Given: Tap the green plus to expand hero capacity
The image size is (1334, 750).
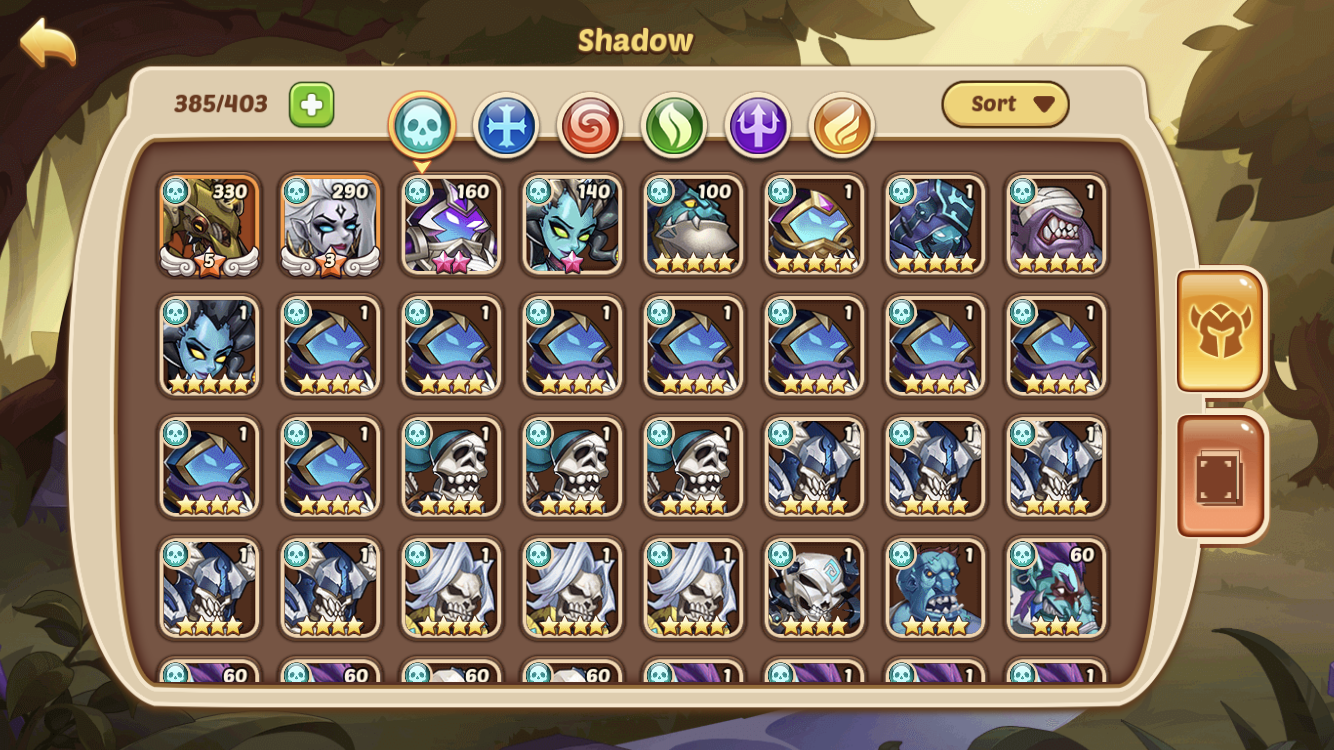Looking at the screenshot, I should [x=311, y=103].
